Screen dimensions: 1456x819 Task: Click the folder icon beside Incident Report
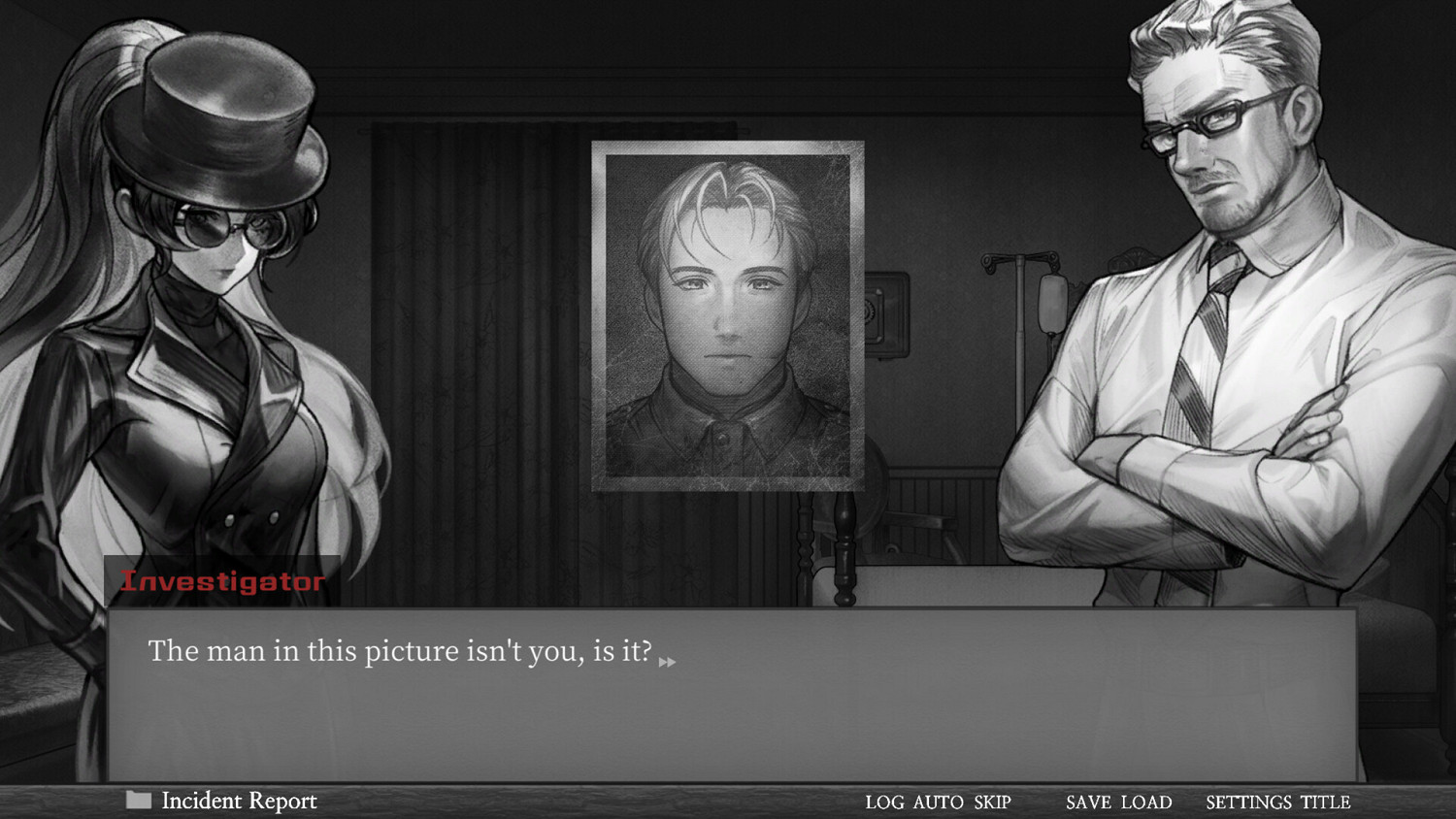tap(137, 800)
